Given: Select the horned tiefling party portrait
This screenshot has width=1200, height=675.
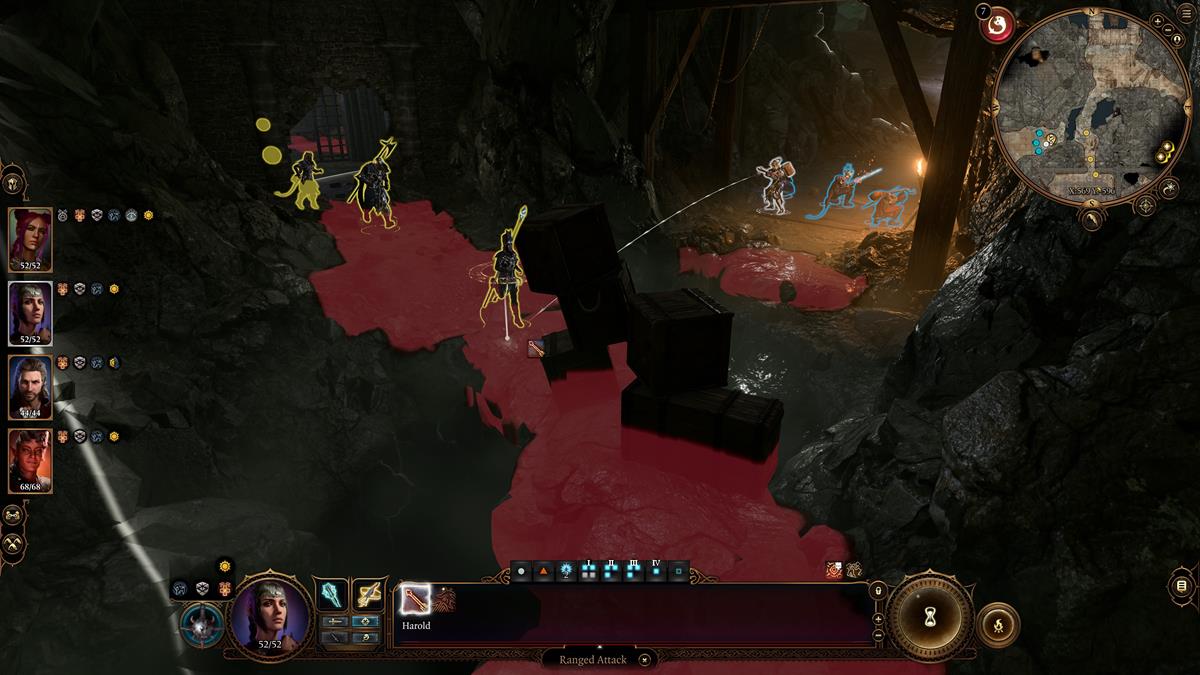Looking at the screenshot, I should pos(30,461).
